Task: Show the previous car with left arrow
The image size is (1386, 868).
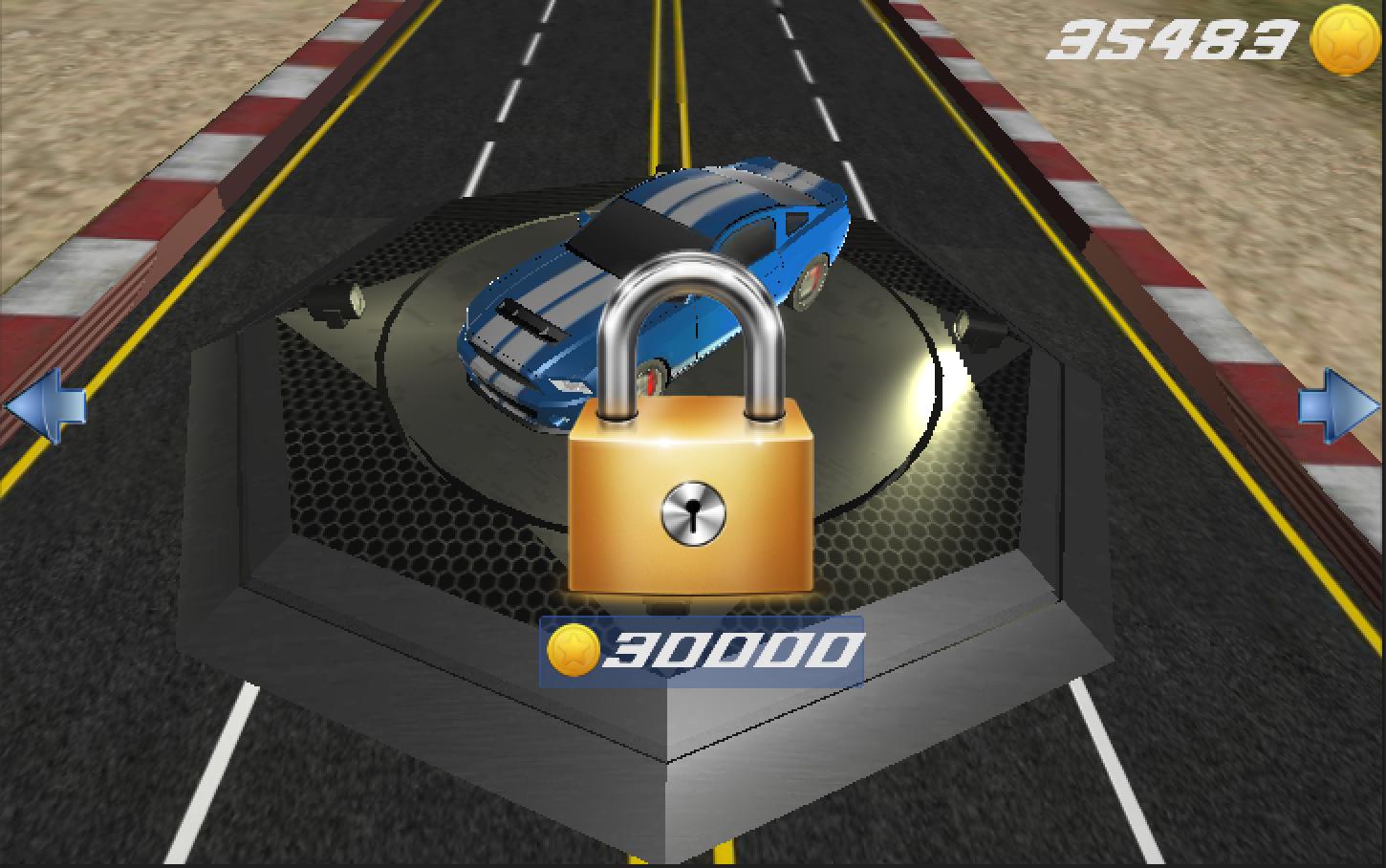Action: click(44, 408)
